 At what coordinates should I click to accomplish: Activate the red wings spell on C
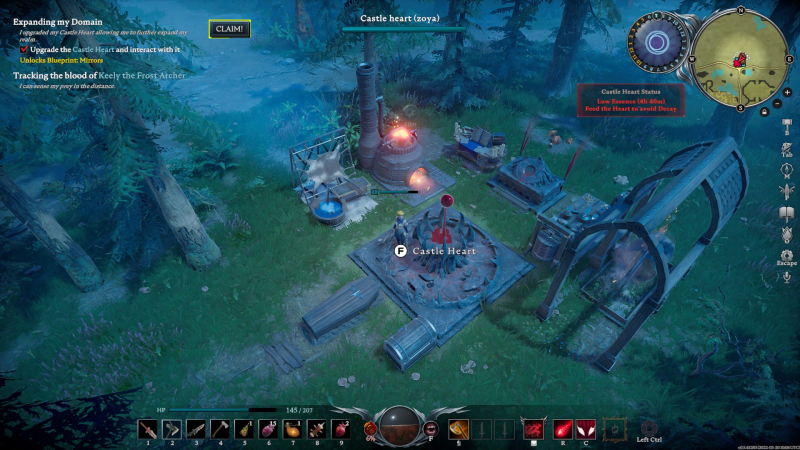tap(586, 429)
